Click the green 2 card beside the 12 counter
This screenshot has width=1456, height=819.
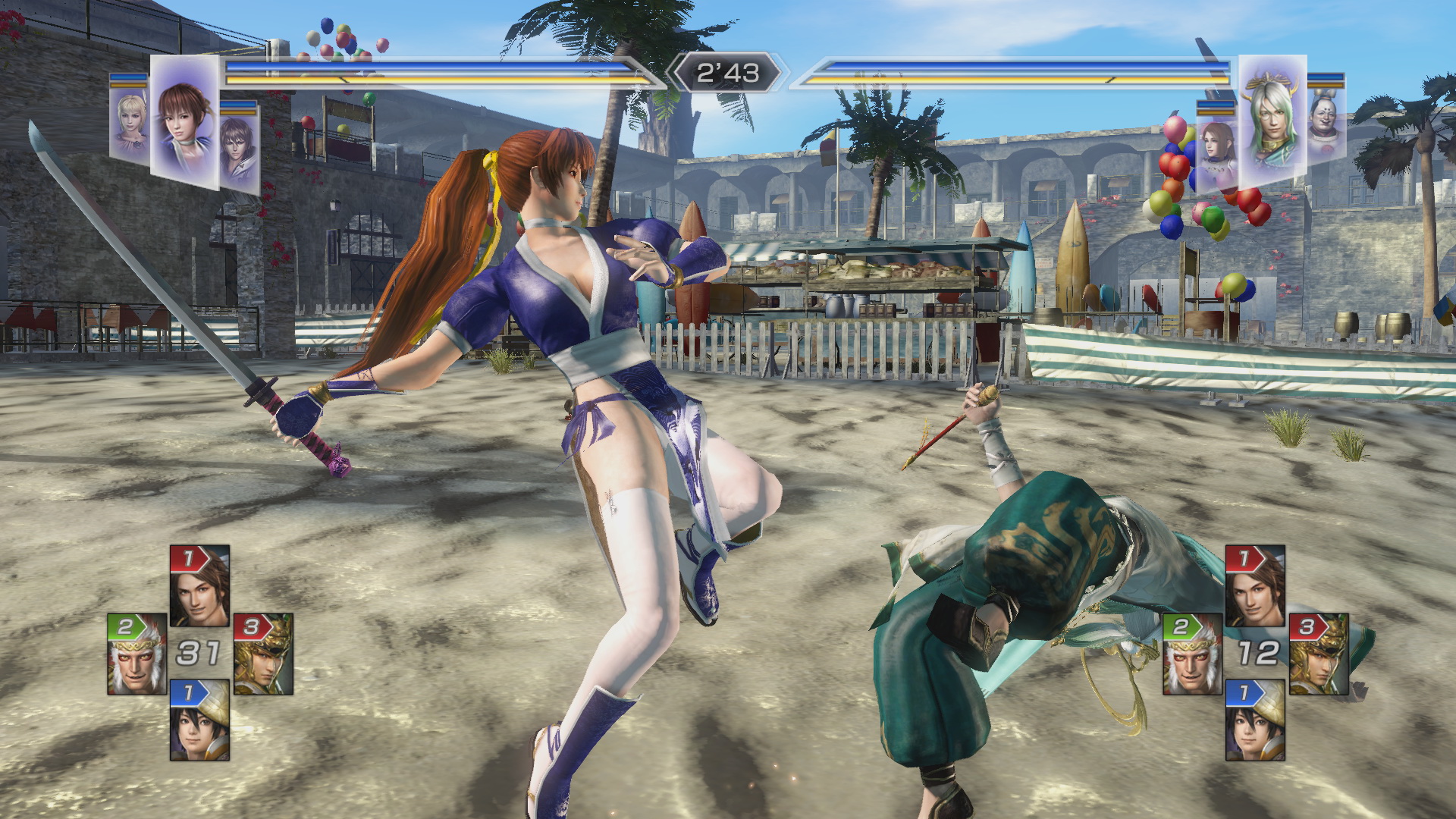[1192, 654]
